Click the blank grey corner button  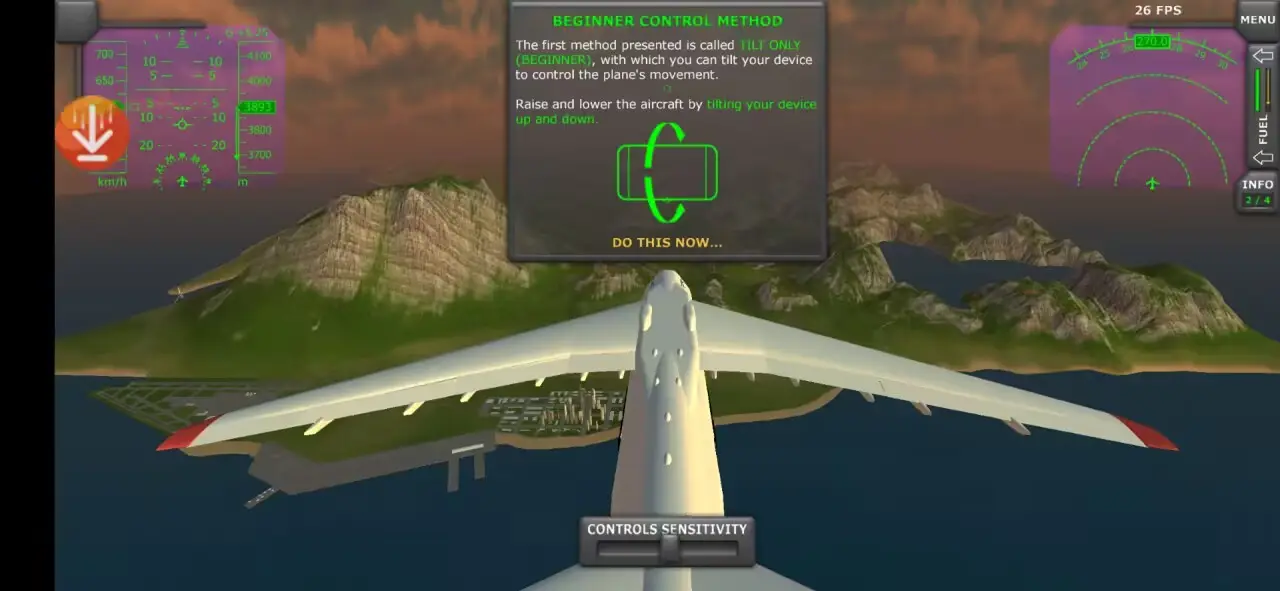pos(76,19)
